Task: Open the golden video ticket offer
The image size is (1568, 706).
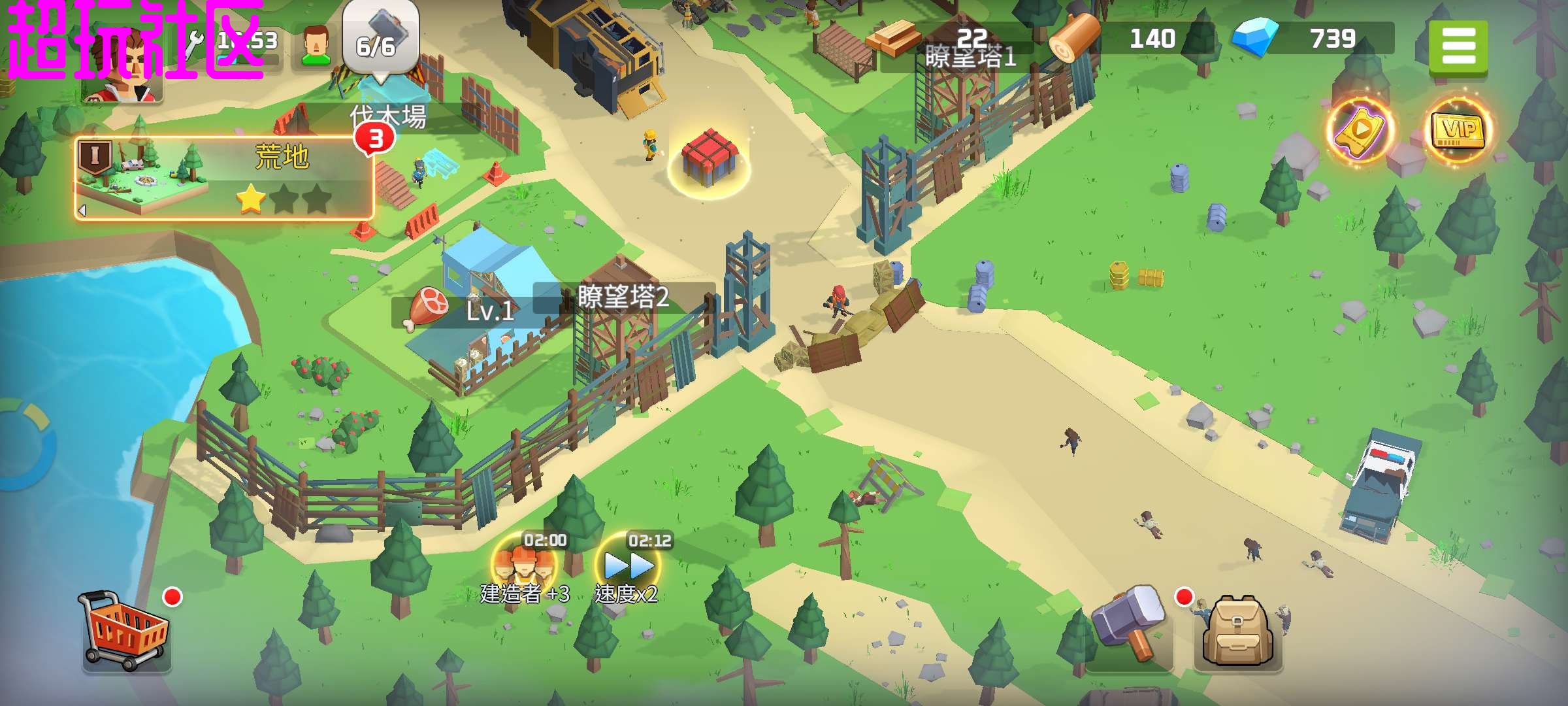Action: point(1361,129)
